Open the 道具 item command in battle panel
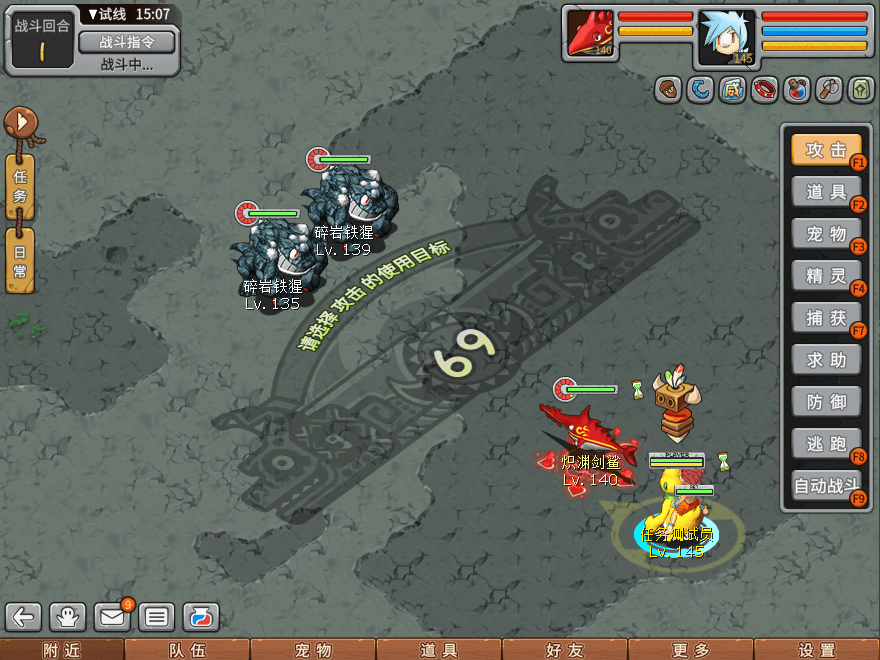Image resolution: width=880 pixels, height=660 pixels. [826, 192]
